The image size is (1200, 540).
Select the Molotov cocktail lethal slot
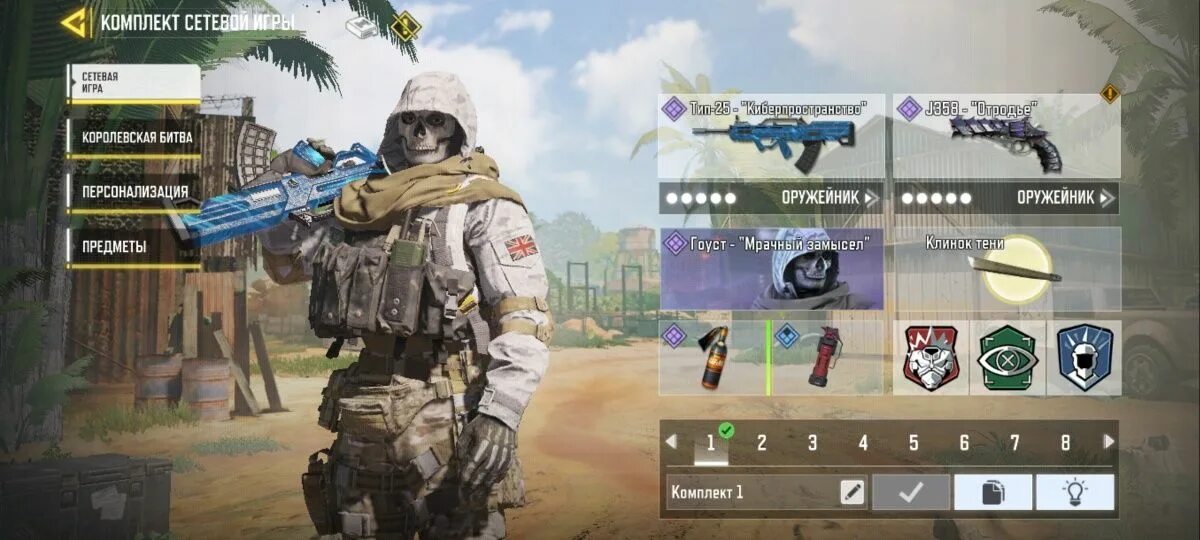pyautogui.click(x=711, y=357)
